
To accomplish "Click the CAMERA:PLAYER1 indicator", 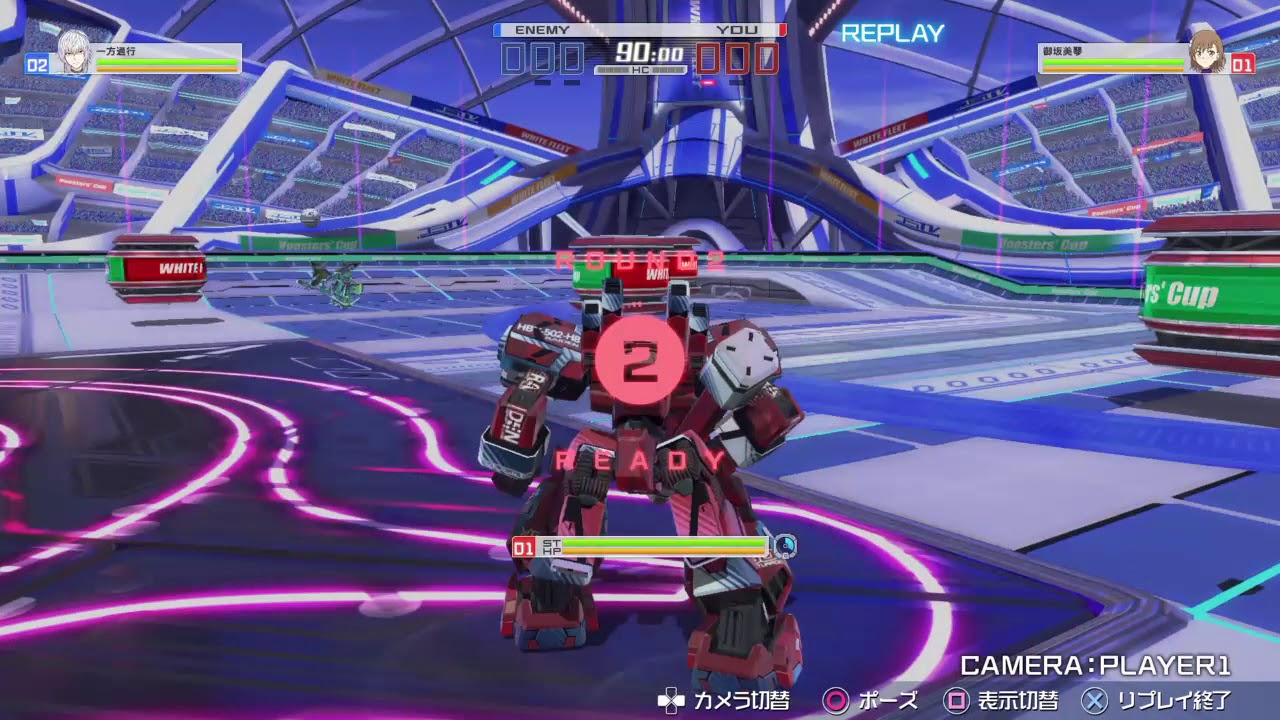I will click(1094, 662).
